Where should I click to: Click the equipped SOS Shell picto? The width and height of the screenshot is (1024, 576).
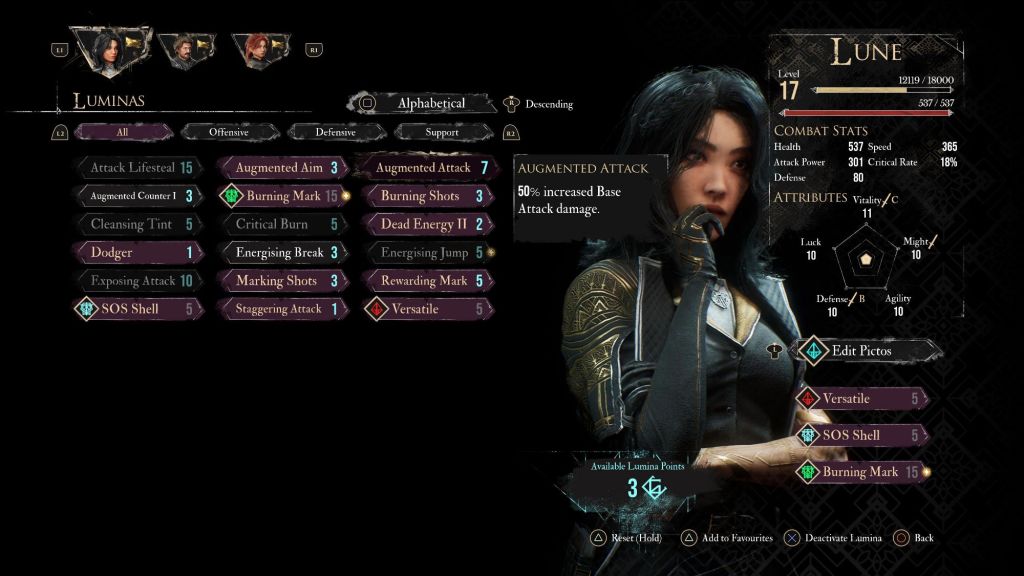click(x=860, y=435)
